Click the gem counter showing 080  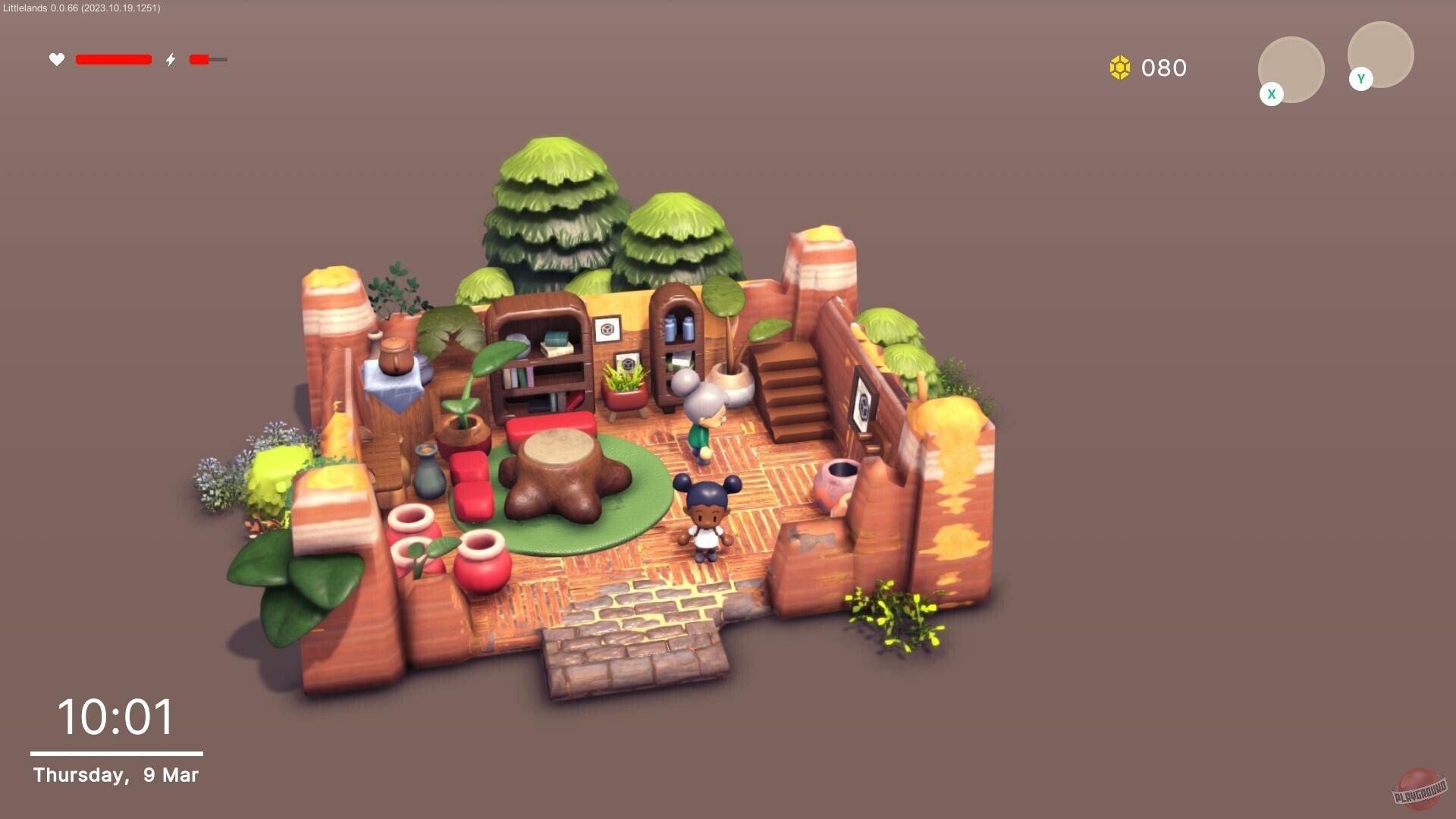(x=1163, y=68)
